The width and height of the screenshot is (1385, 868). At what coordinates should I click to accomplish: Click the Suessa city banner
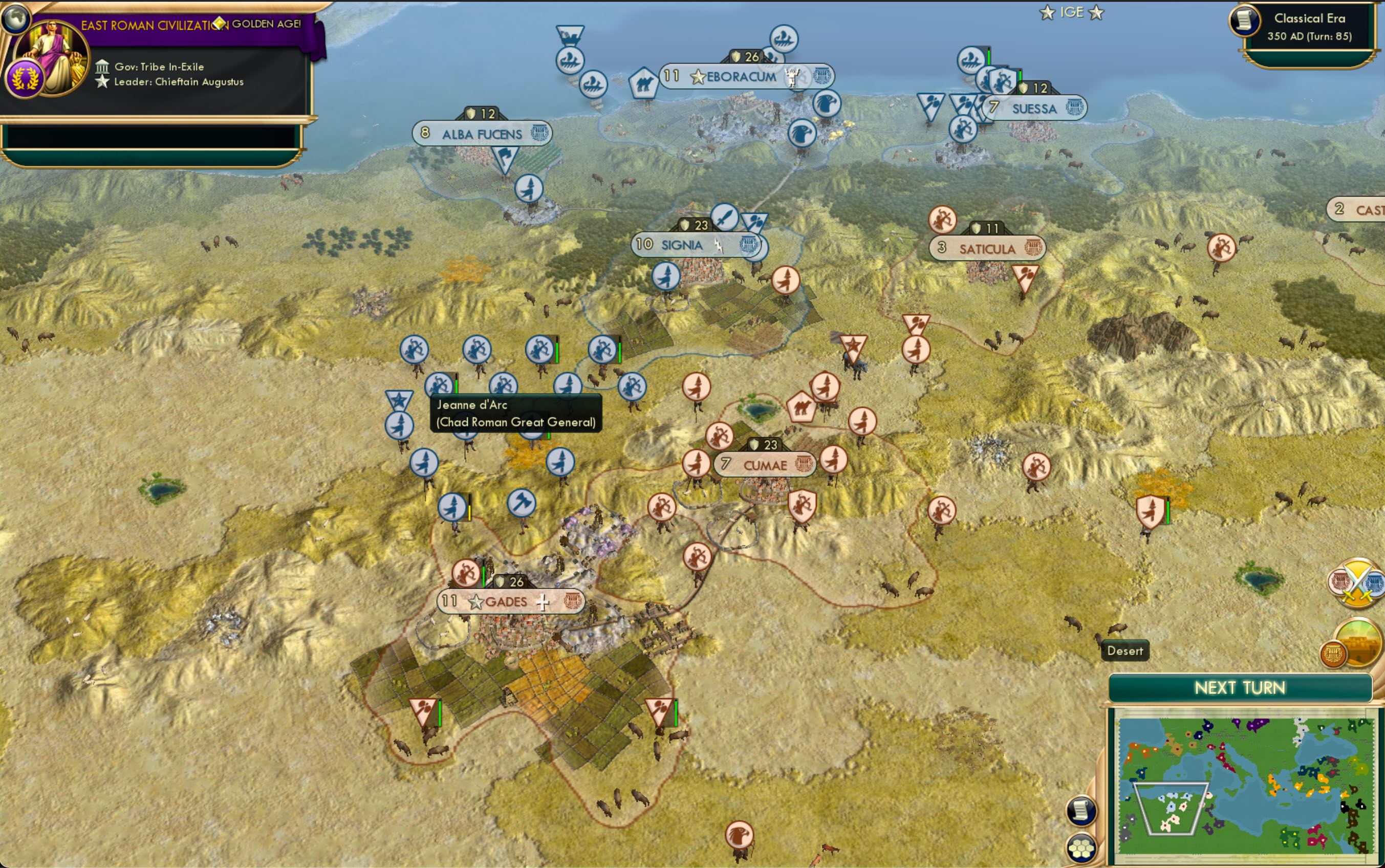[1035, 108]
